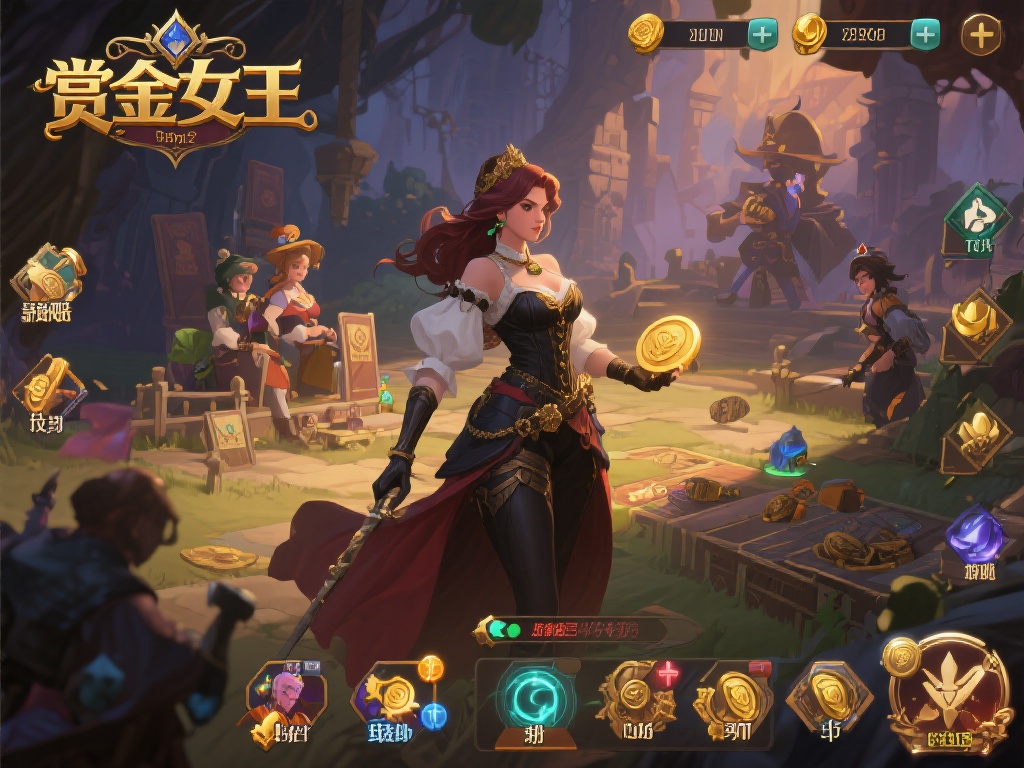Click the hexagonal gold coin icon
This screenshot has width=1024, height=768.
pyautogui.click(x=829, y=696)
